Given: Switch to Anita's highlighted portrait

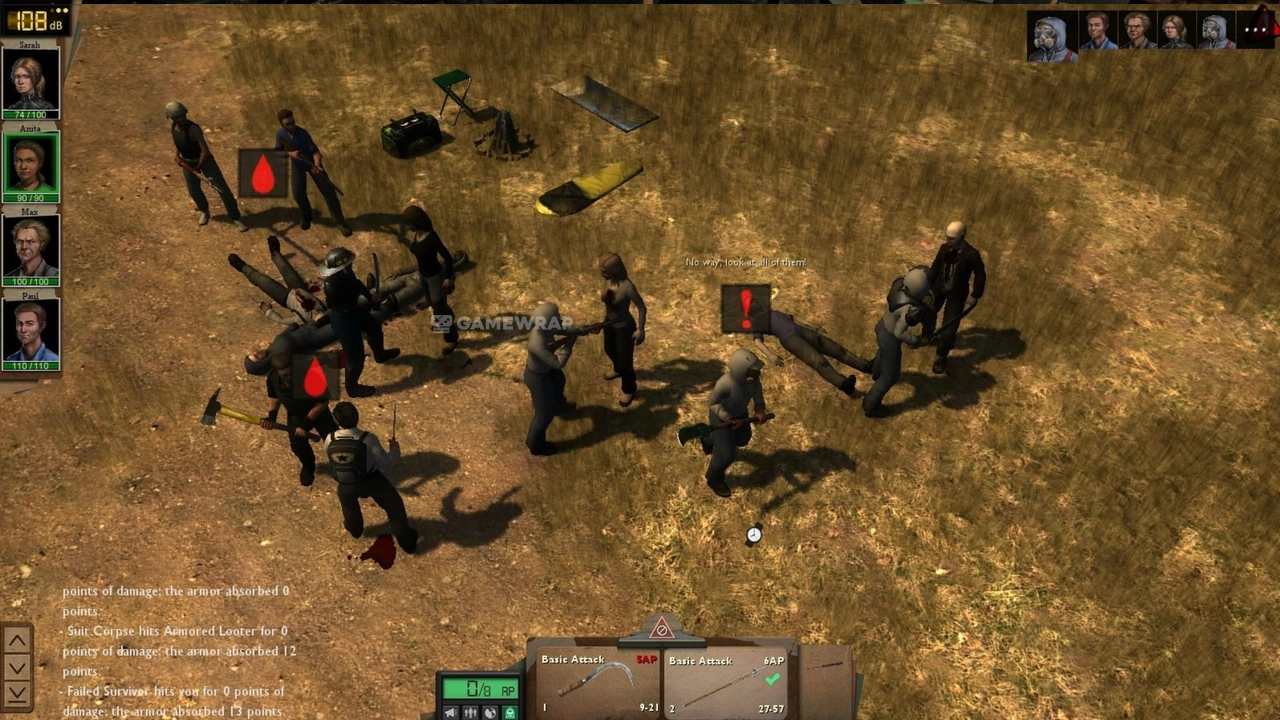Looking at the screenshot, I should [30, 164].
